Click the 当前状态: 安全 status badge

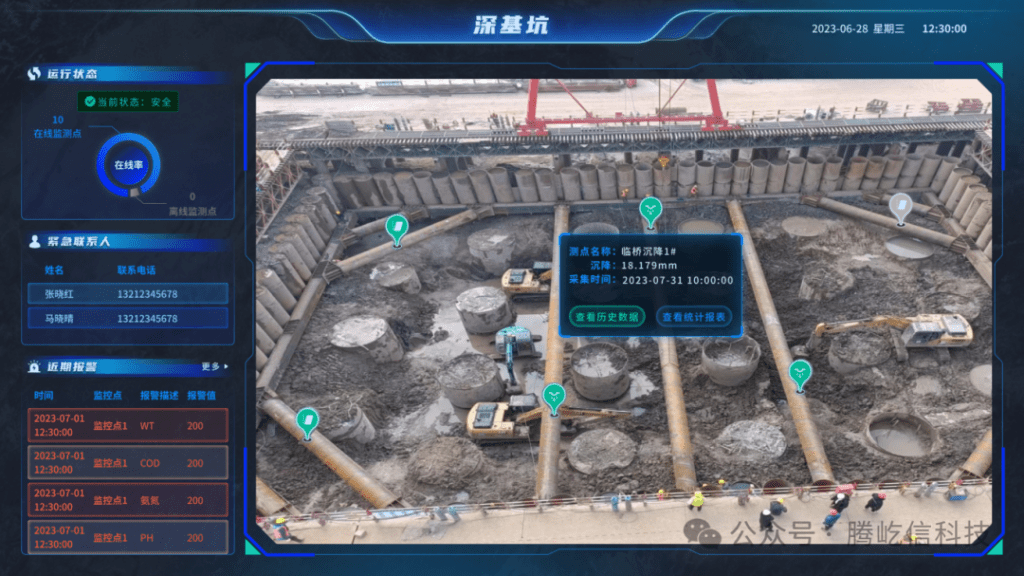[x=128, y=101]
